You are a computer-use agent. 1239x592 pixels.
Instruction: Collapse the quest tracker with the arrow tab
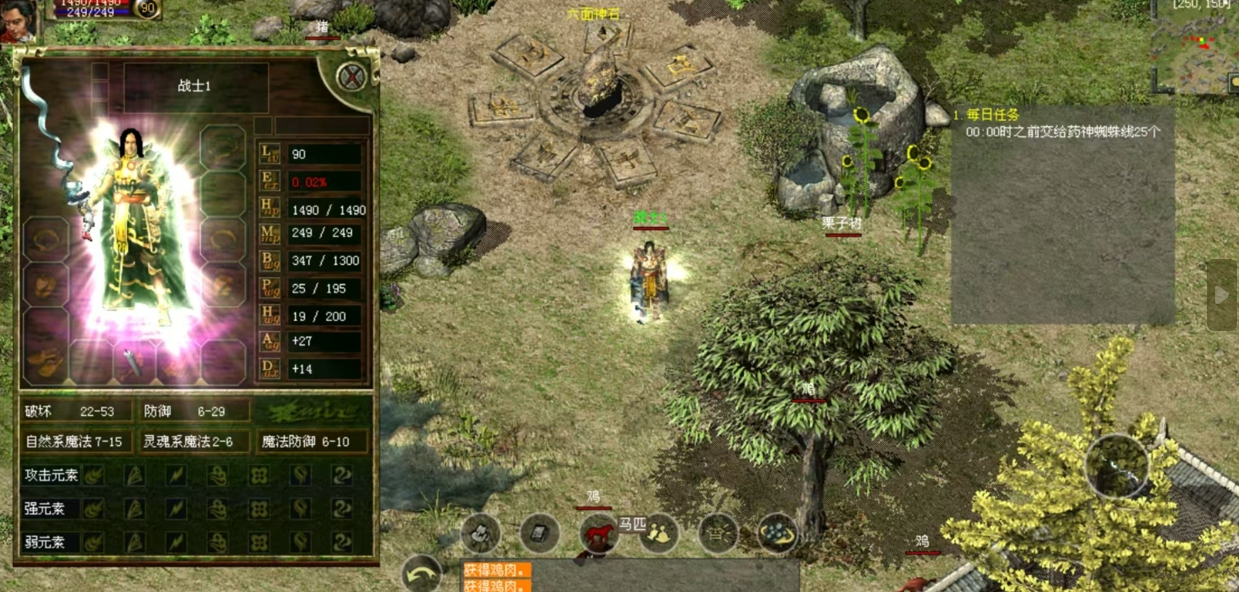point(1221,295)
